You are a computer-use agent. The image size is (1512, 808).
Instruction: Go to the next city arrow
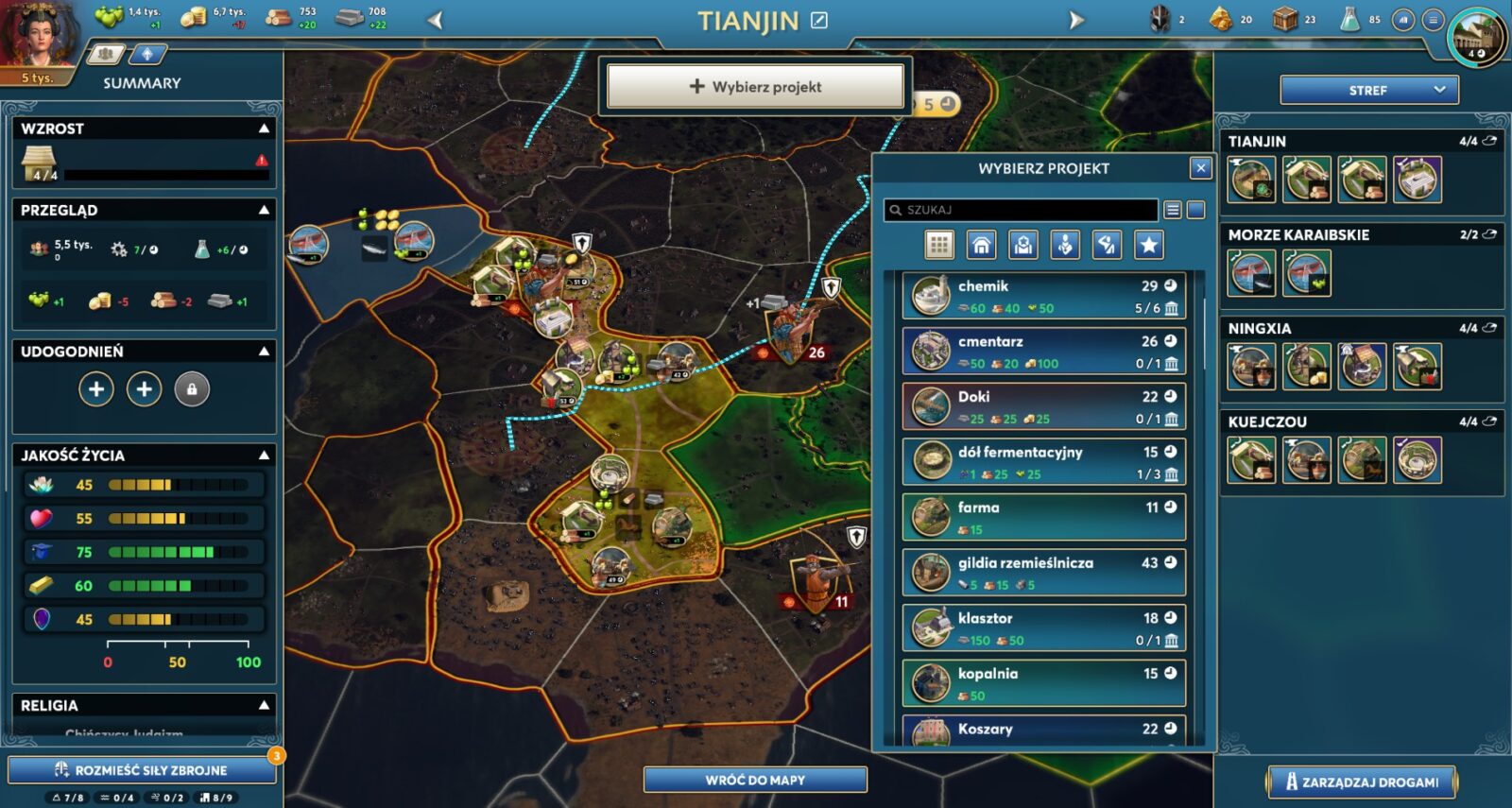coord(1076,20)
